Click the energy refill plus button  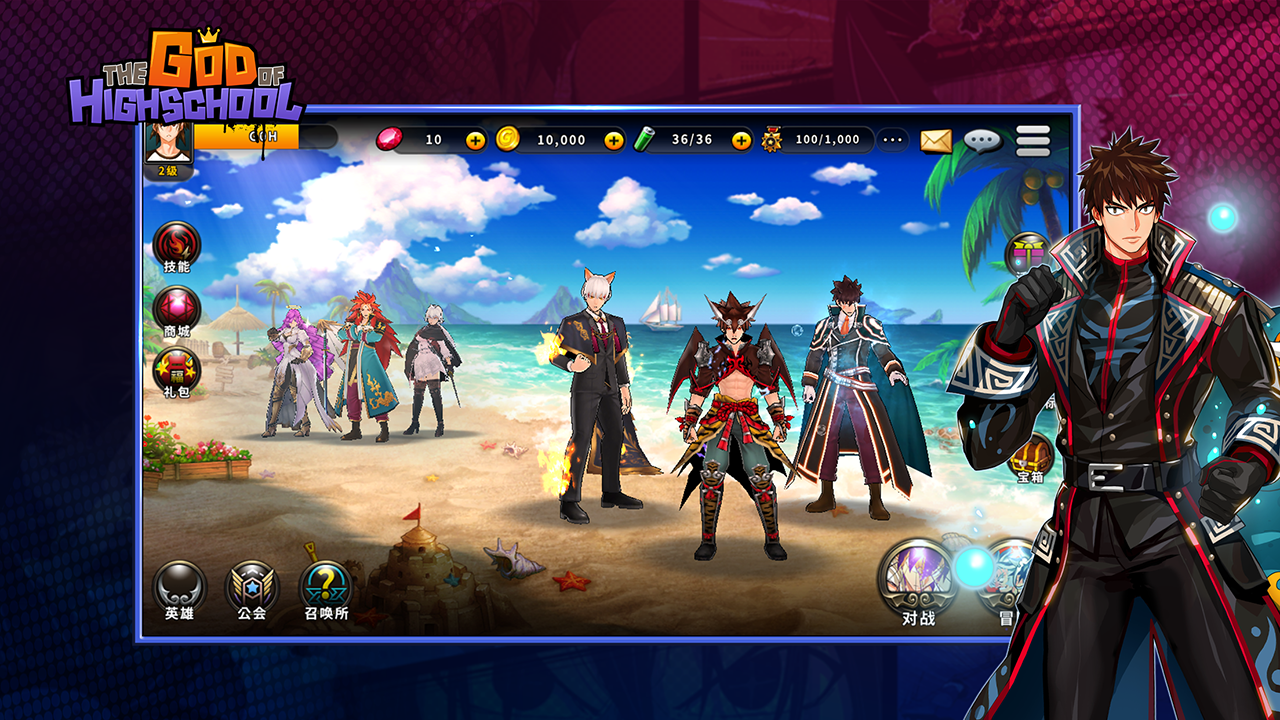coord(740,141)
